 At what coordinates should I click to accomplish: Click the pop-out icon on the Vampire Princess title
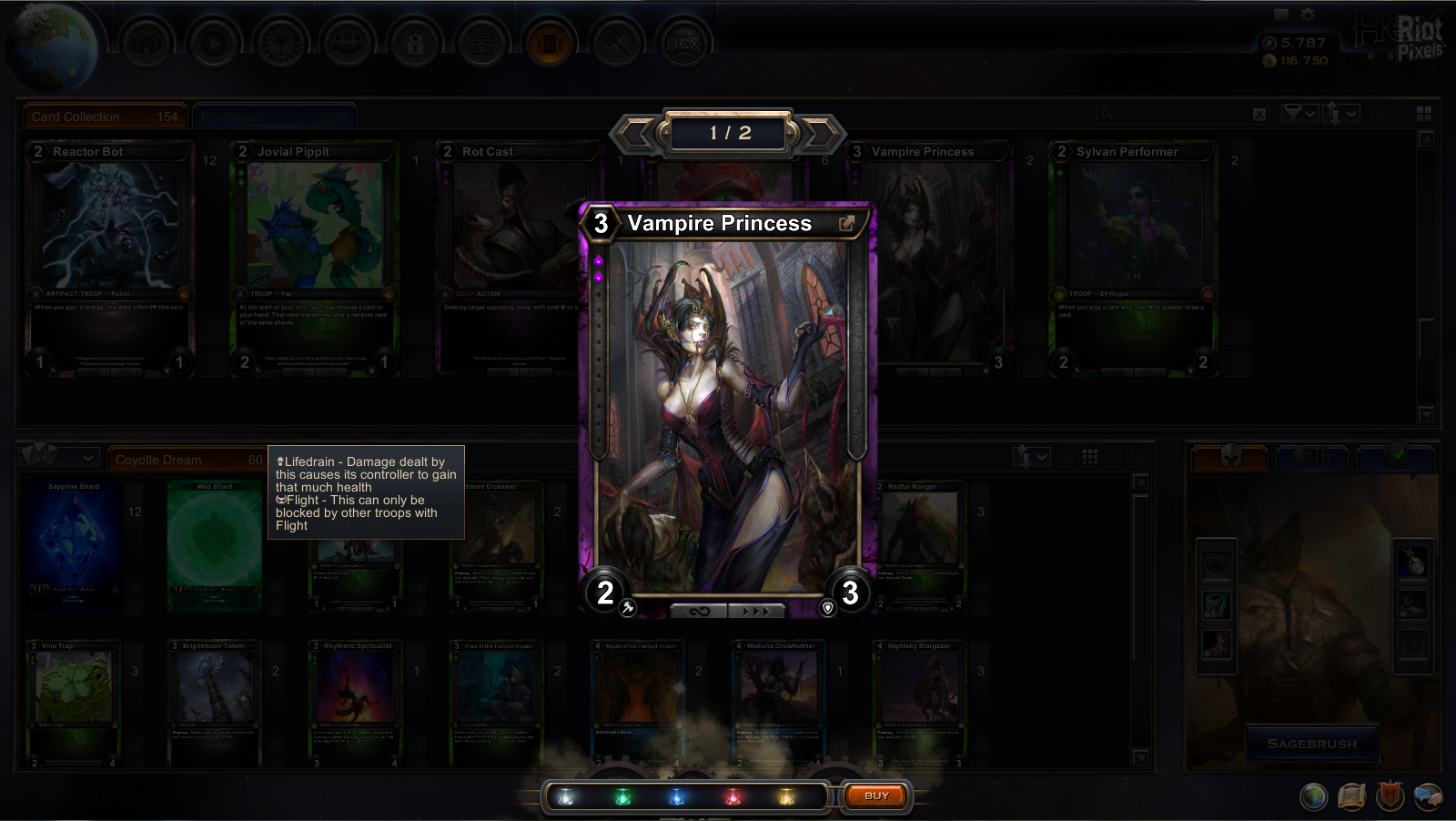click(846, 224)
